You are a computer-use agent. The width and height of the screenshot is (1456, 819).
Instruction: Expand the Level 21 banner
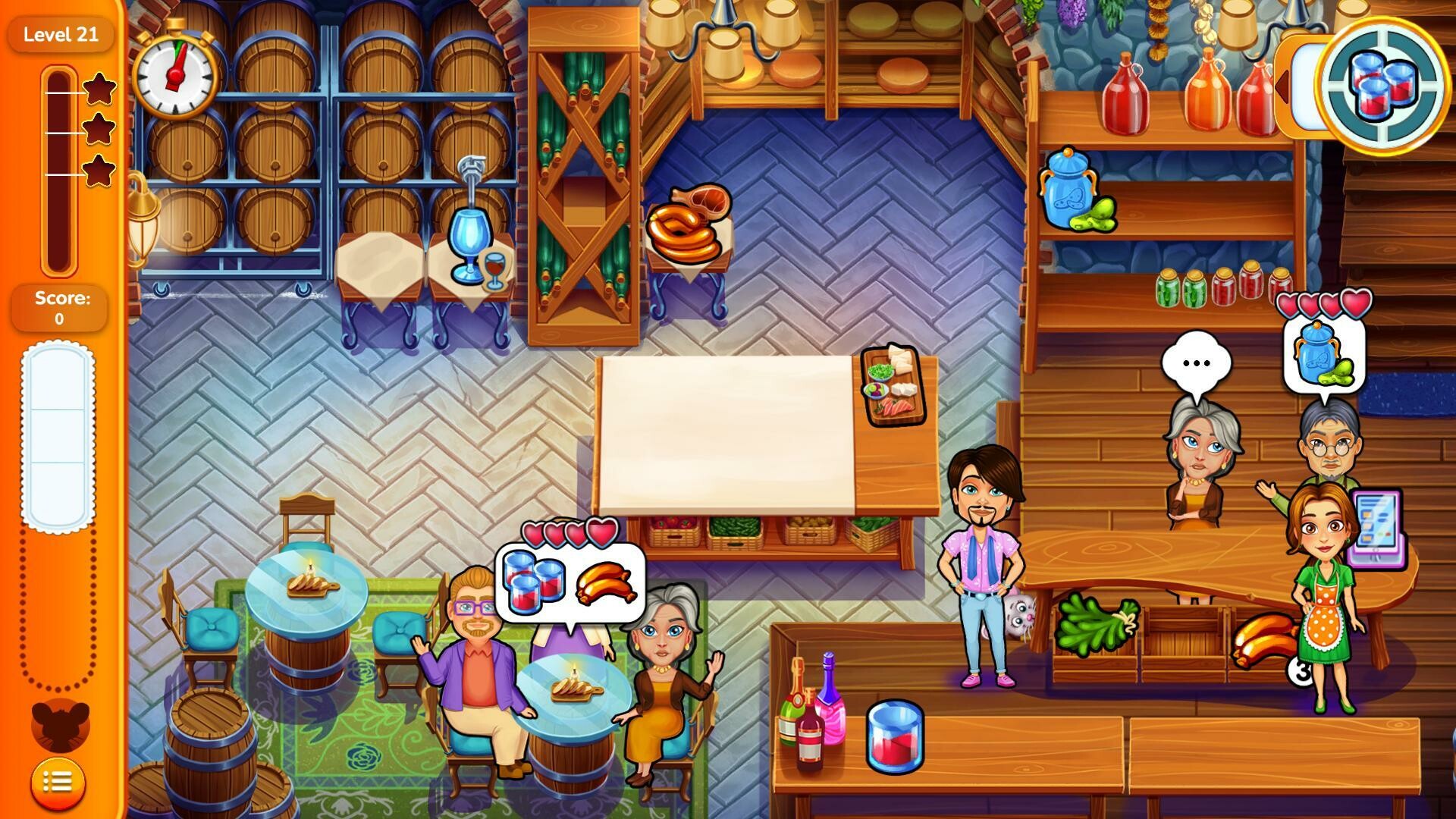(61, 34)
